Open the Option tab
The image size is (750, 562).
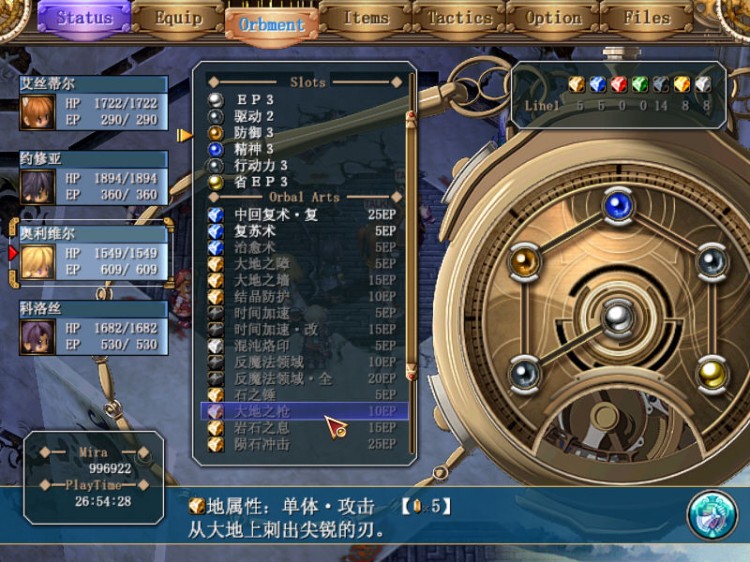(553, 18)
